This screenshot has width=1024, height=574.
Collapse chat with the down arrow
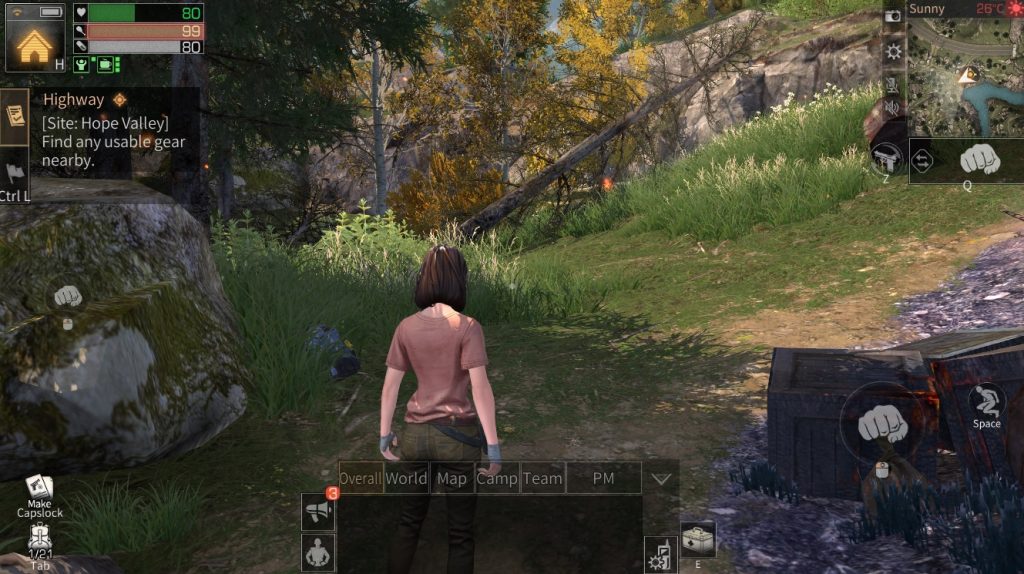click(660, 479)
